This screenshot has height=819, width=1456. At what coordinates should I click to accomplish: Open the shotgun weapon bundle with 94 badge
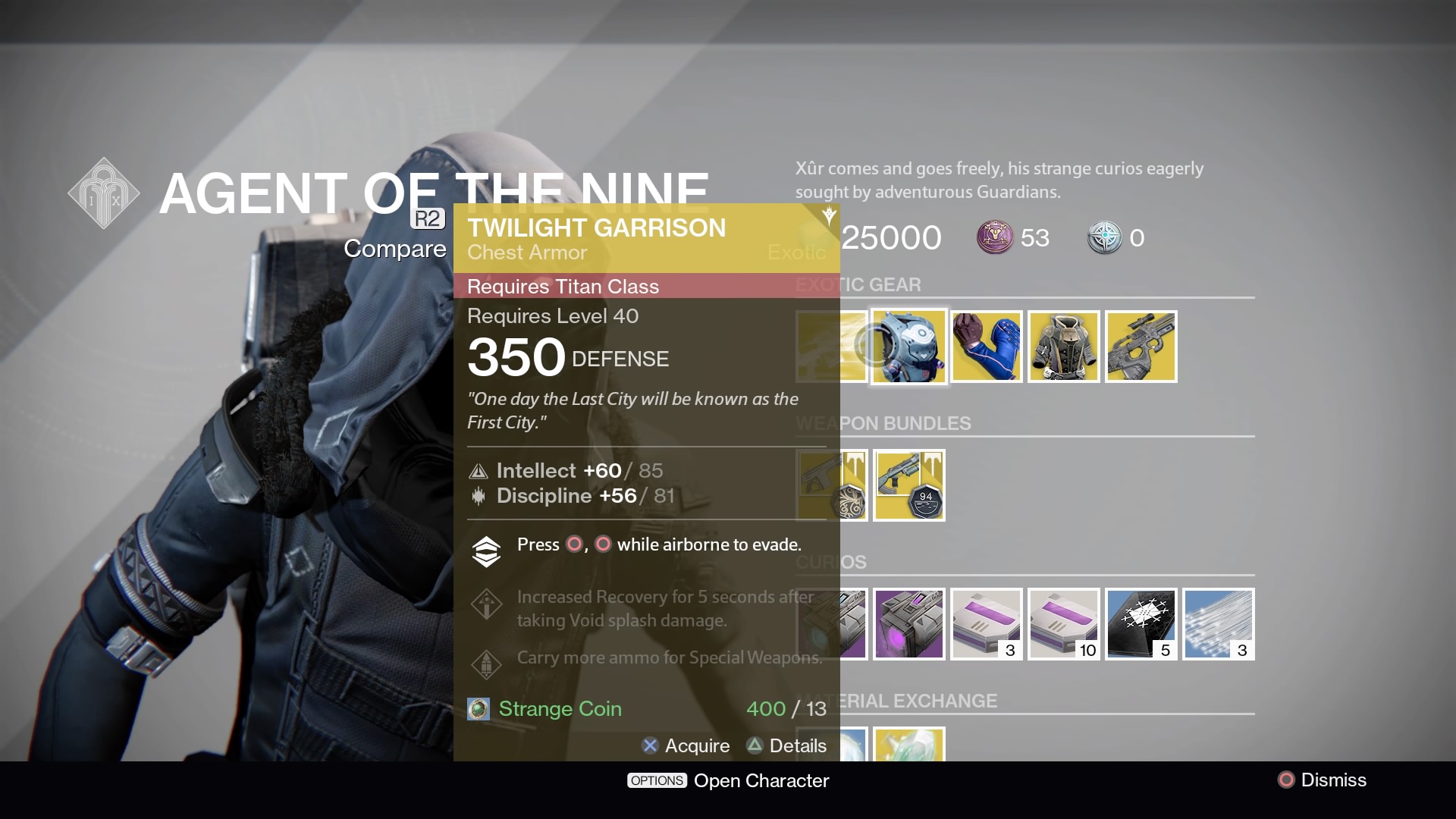pos(908,485)
